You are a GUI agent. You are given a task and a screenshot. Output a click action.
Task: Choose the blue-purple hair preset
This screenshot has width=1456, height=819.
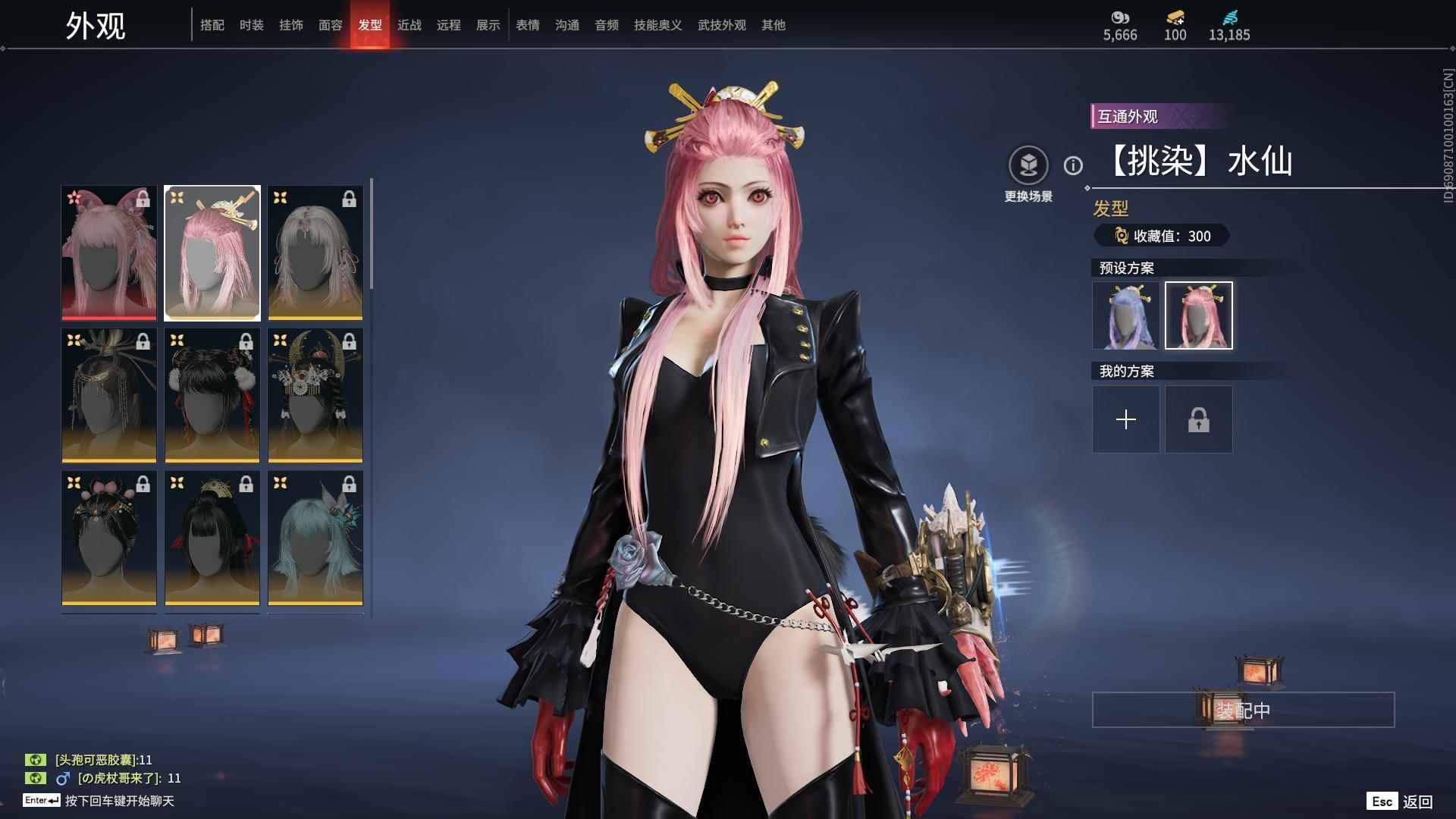(1125, 315)
